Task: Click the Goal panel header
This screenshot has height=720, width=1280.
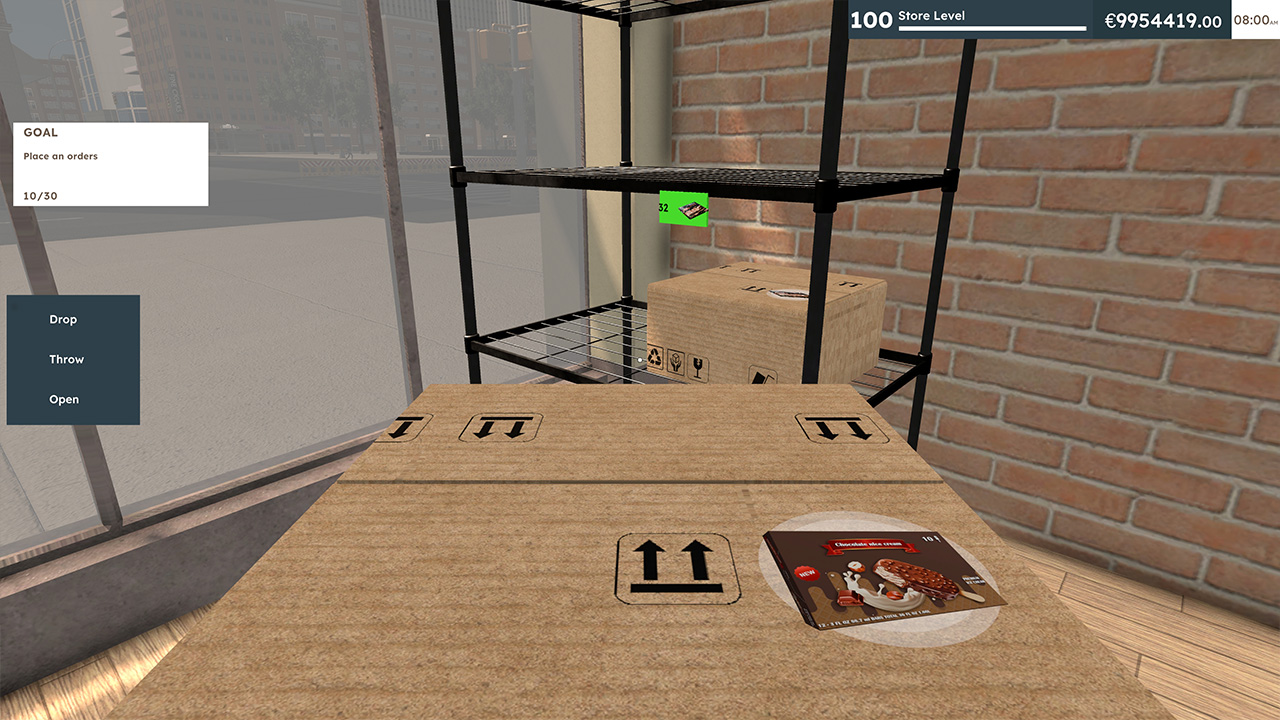Action: tap(41, 132)
